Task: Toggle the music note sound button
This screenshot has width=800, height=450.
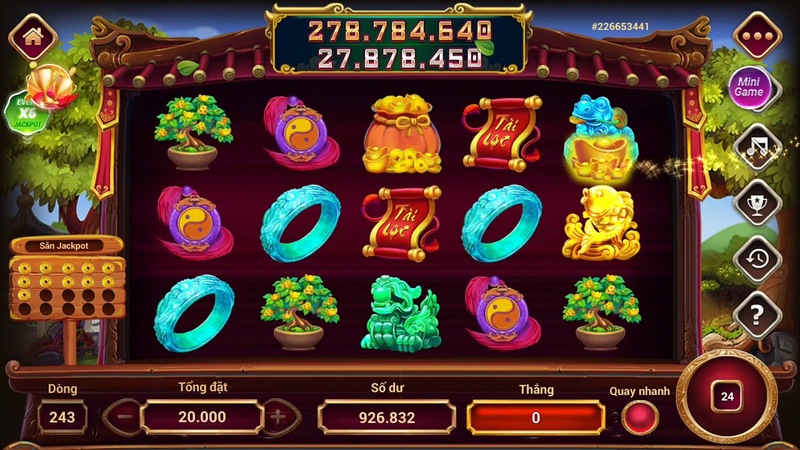Action: click(756, 148)
